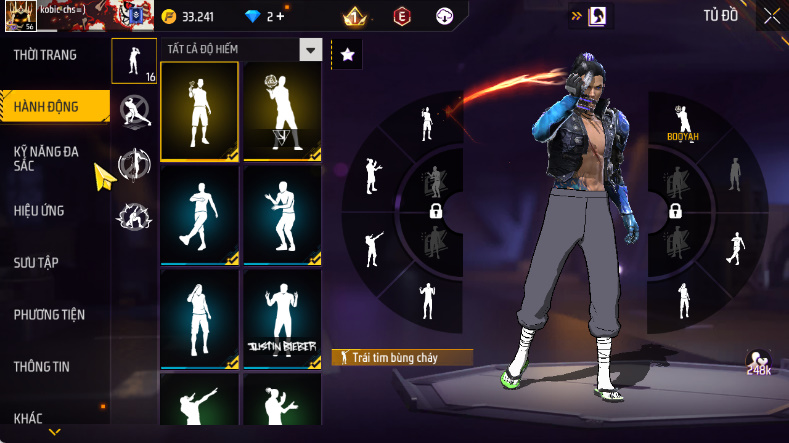This screenshot has width=789, height=443.
Task: Switch to the Sưu Tập category
Action: point(36,263)
